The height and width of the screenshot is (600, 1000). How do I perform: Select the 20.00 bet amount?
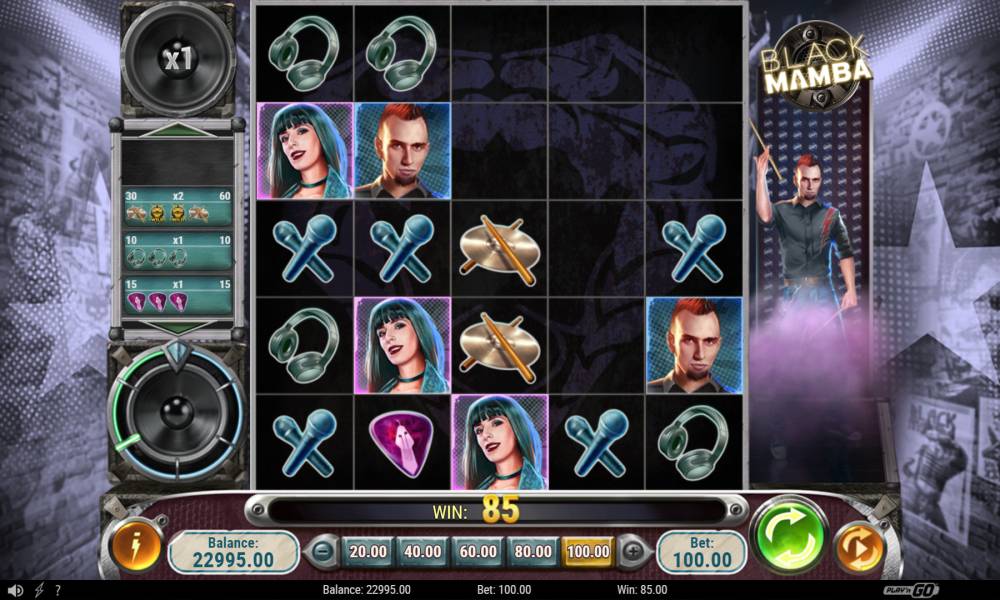pos(369,551)
